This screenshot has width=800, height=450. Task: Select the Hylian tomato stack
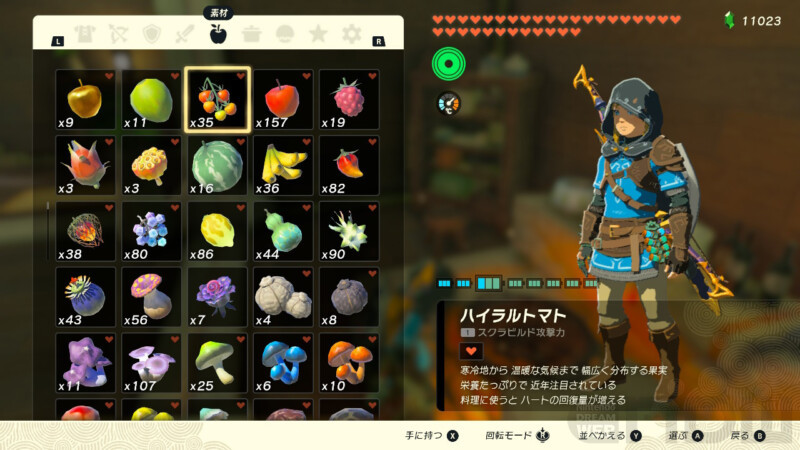(217, 100)
